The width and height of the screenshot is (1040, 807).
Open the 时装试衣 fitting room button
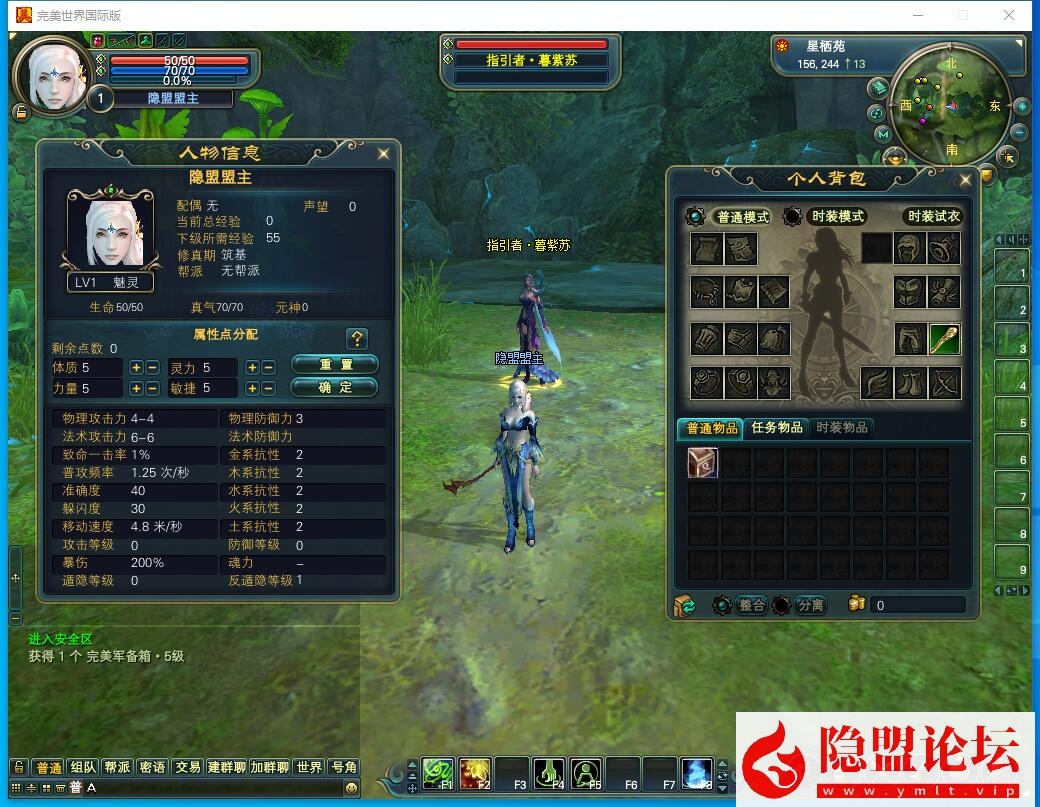coord(932,217)
